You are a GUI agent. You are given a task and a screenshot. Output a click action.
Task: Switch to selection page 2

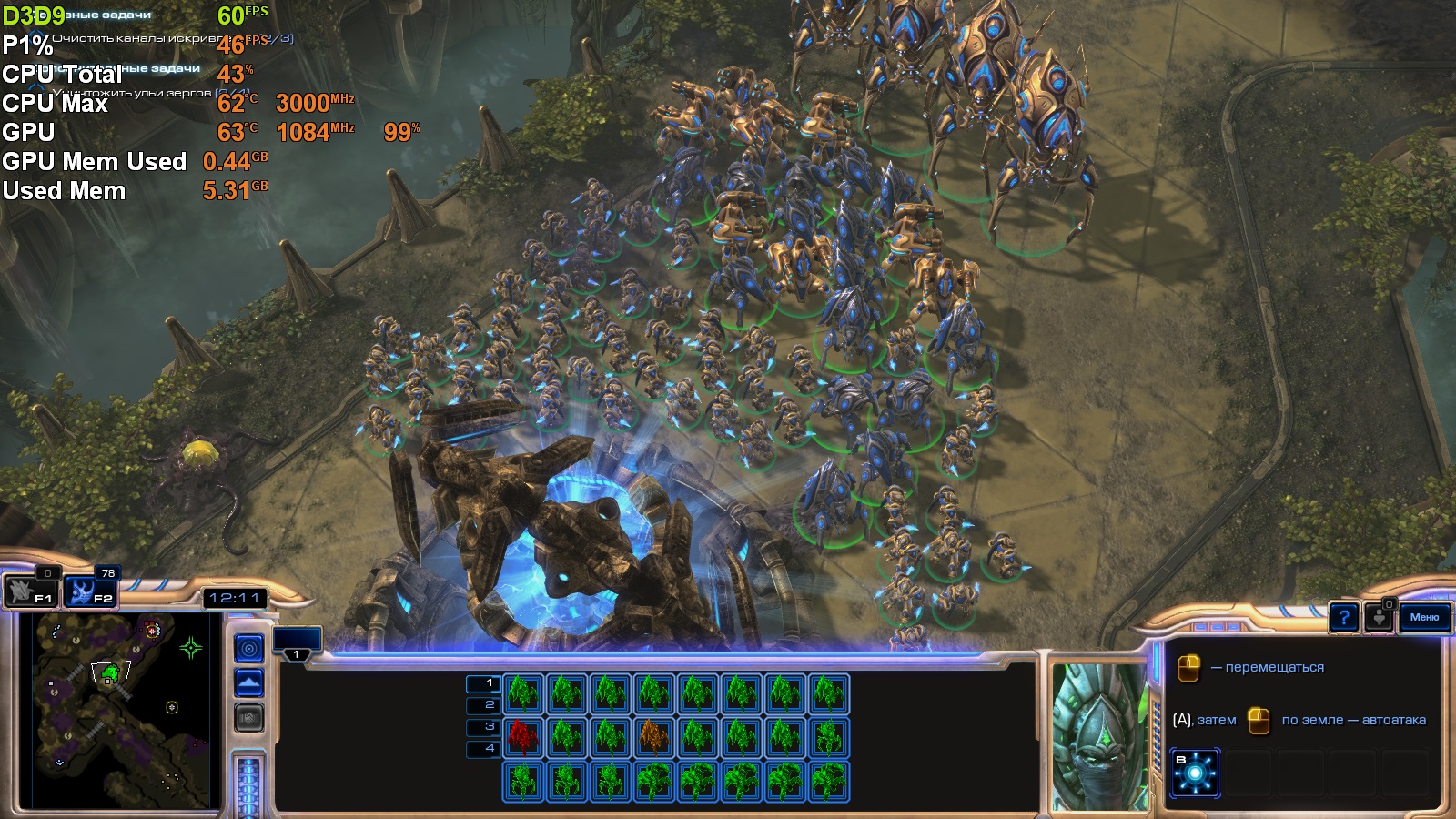pyautogui.click(x=482, y=705)
